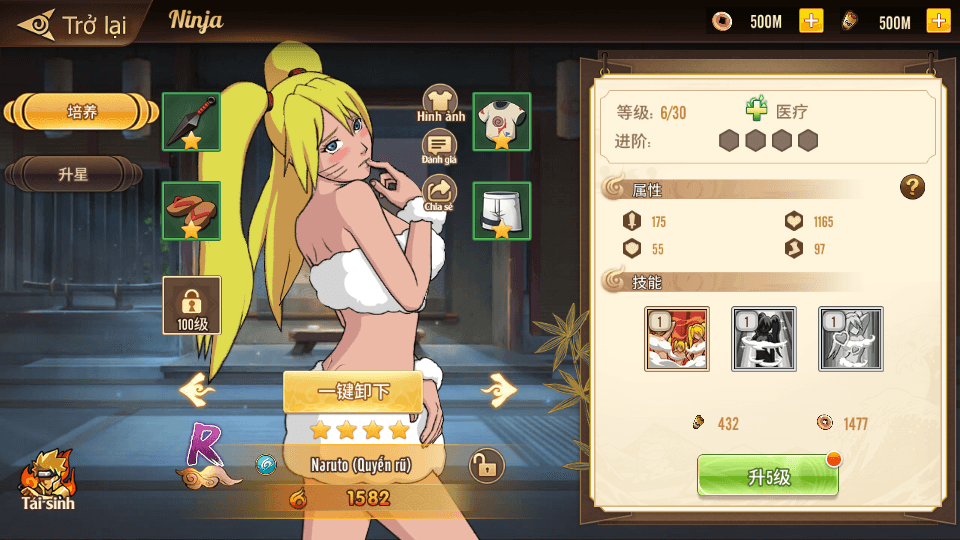Show the previous ninja with left arrow

198,390
